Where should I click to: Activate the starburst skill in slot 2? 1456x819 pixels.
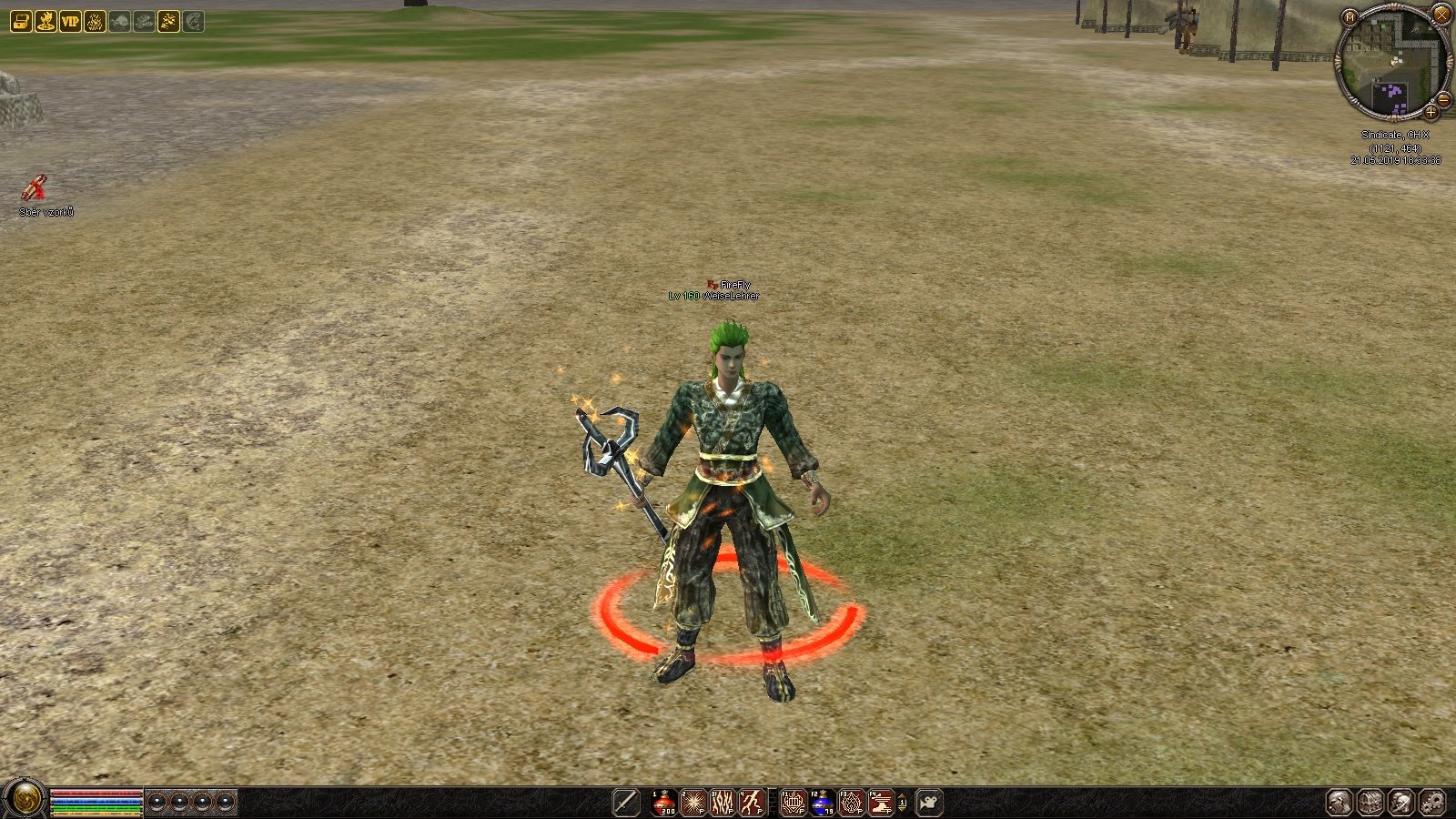point(694,803)
